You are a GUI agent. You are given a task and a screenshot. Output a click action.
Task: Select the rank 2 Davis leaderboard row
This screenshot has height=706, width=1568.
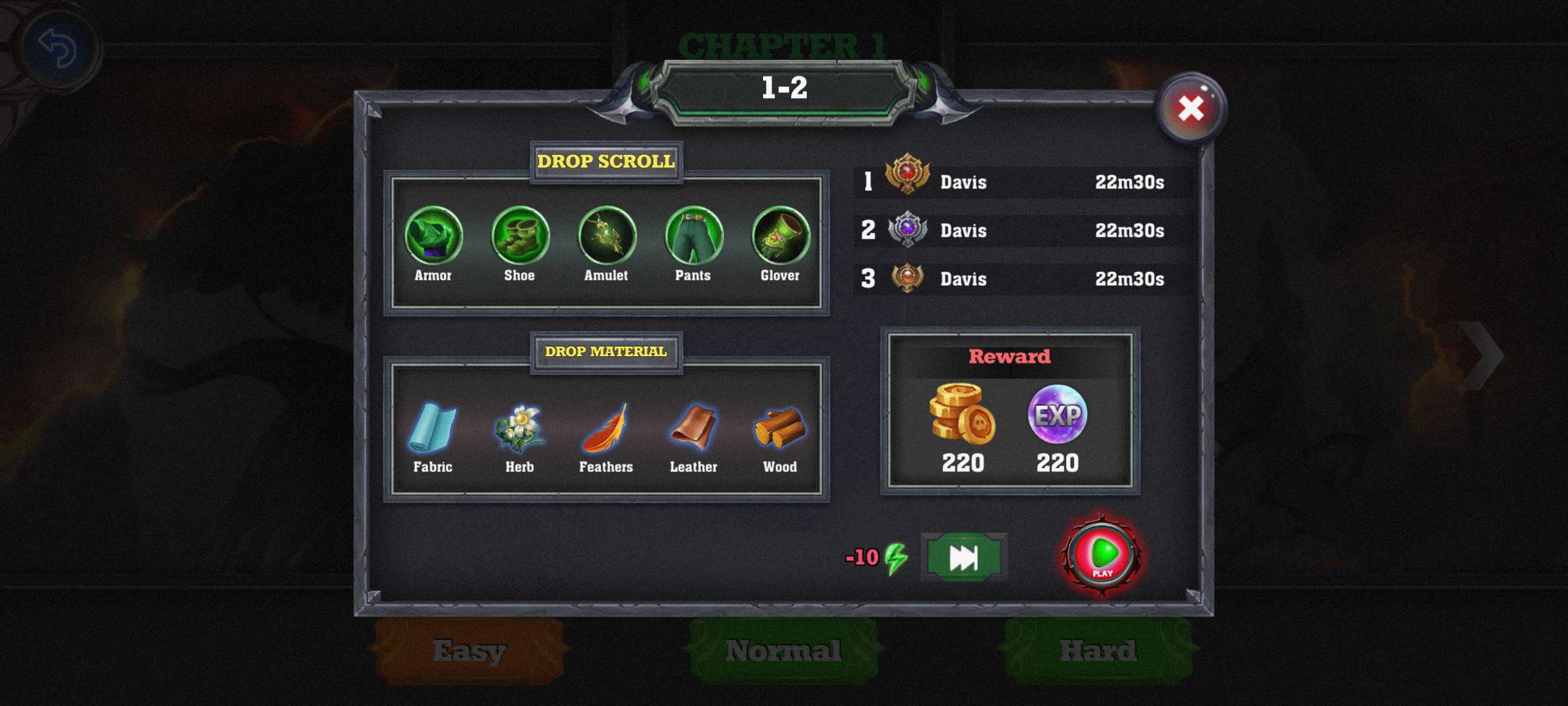(x=1022, y=230)
